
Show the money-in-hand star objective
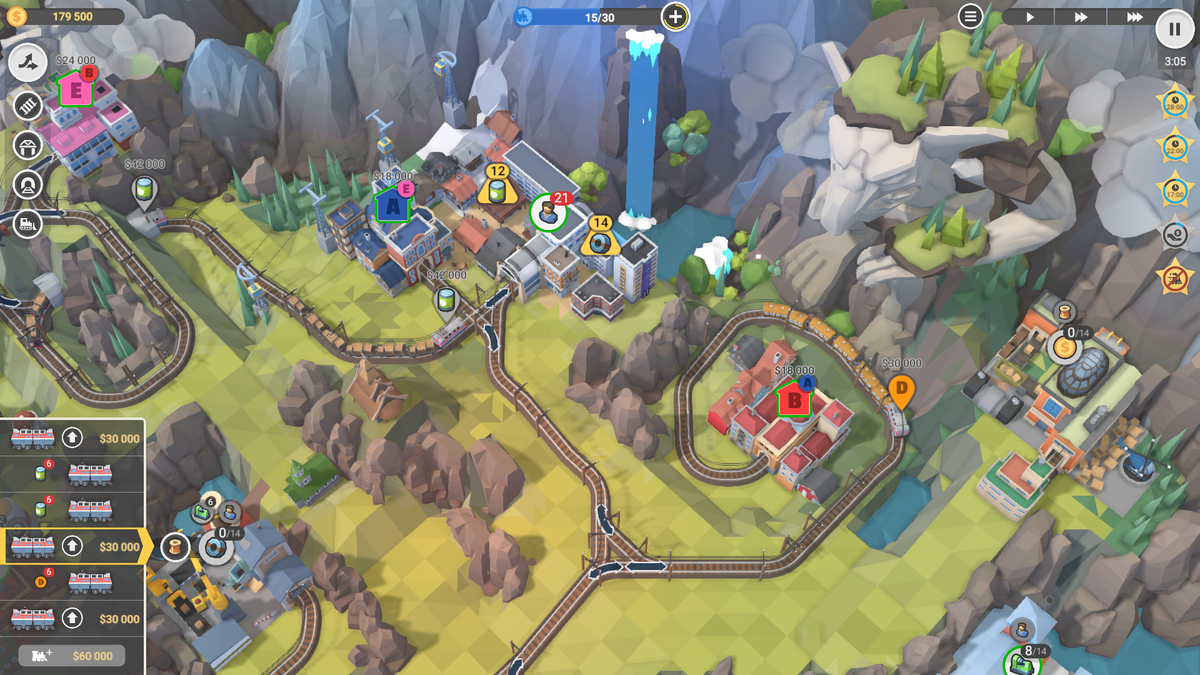coord(1174,234)
